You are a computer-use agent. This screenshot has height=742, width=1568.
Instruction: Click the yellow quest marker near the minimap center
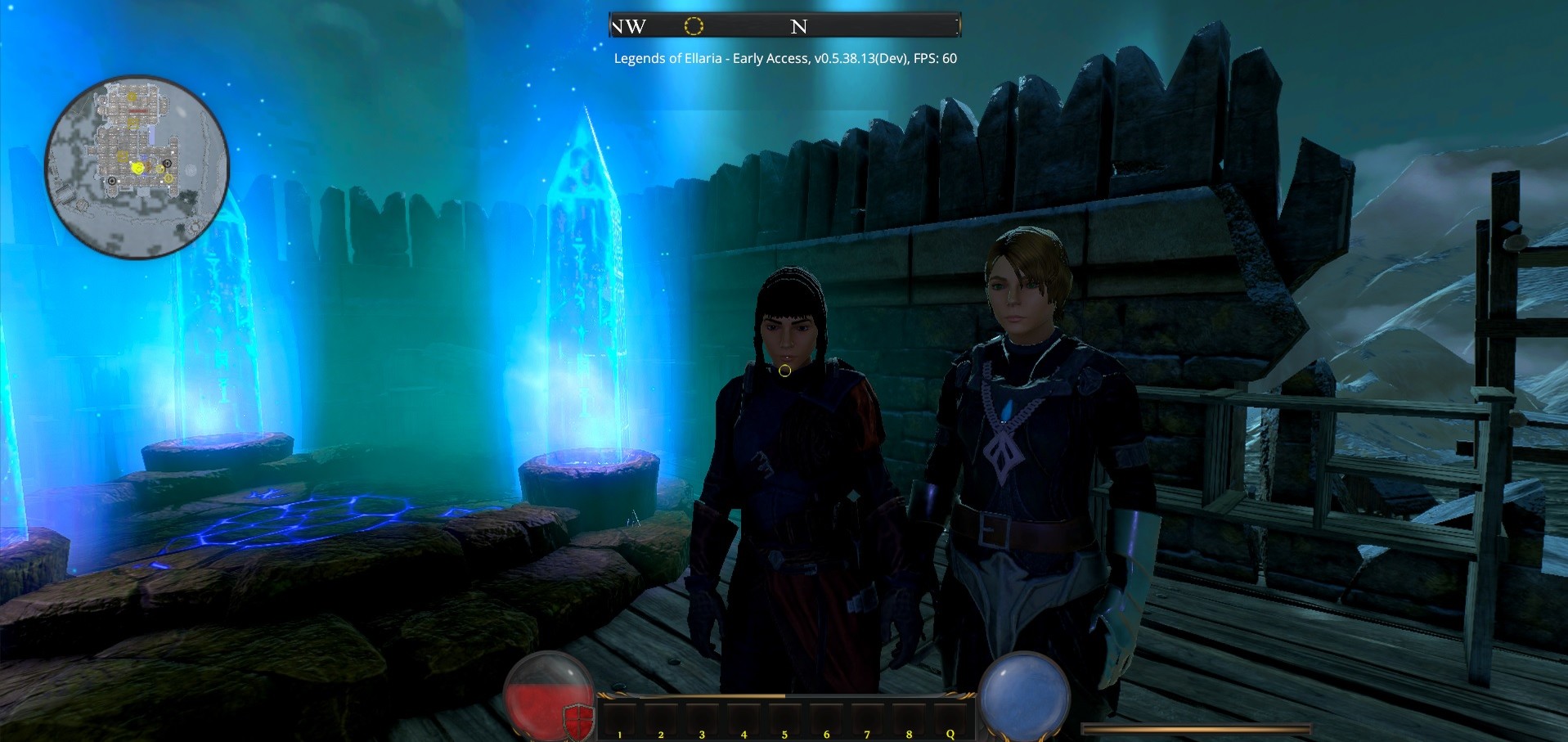(138, 168)
